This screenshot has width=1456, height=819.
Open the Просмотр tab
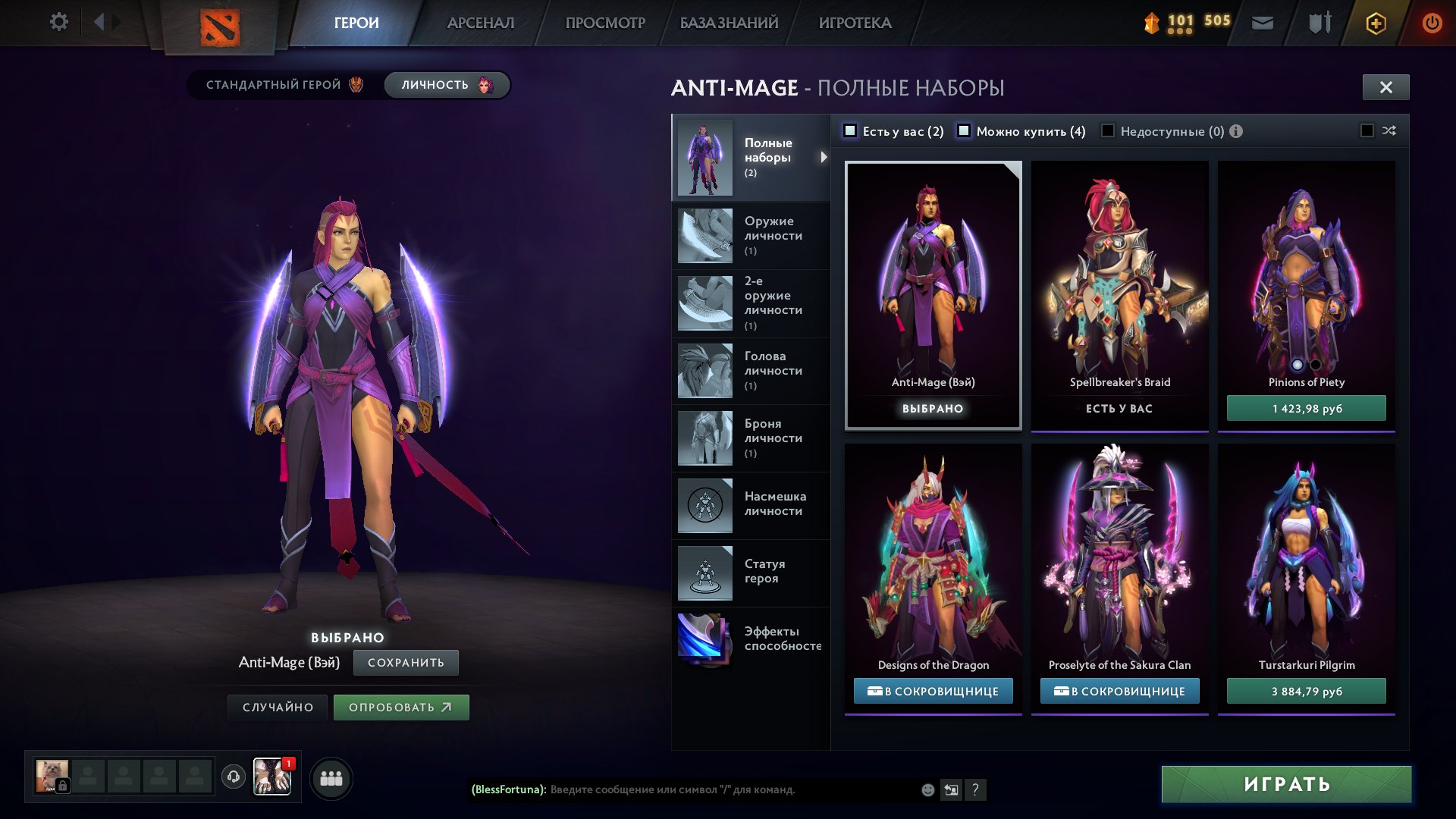tap(605, 23)
